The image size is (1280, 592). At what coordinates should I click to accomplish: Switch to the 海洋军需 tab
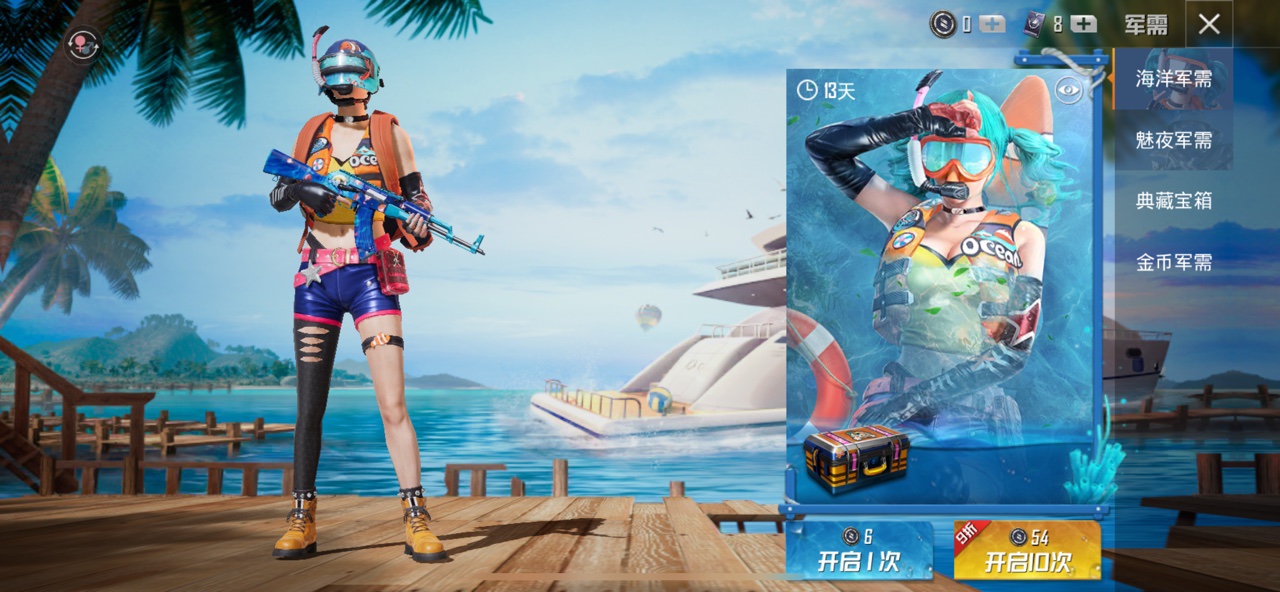click(1173, 79)
